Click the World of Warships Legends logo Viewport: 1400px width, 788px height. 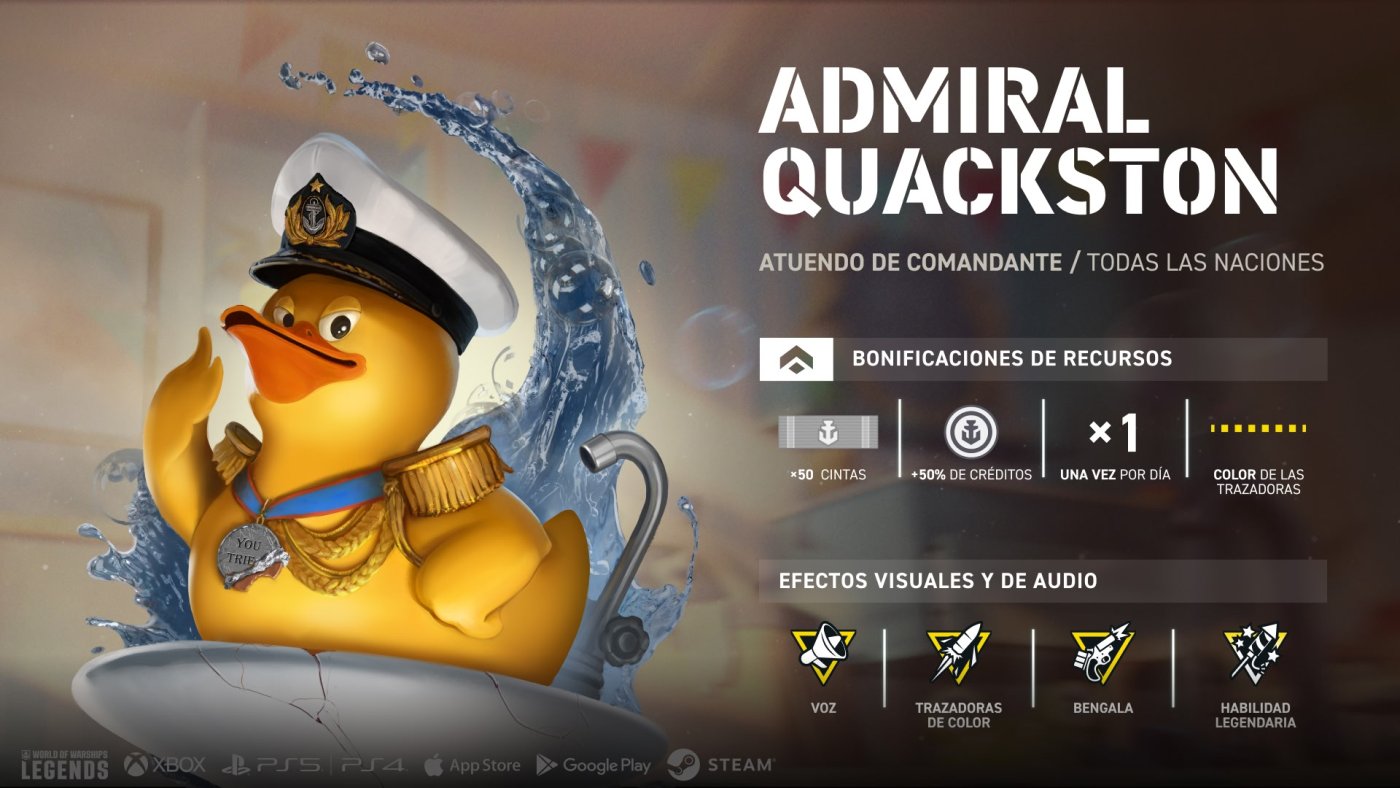pyautogui.click(x=64, y=764)
